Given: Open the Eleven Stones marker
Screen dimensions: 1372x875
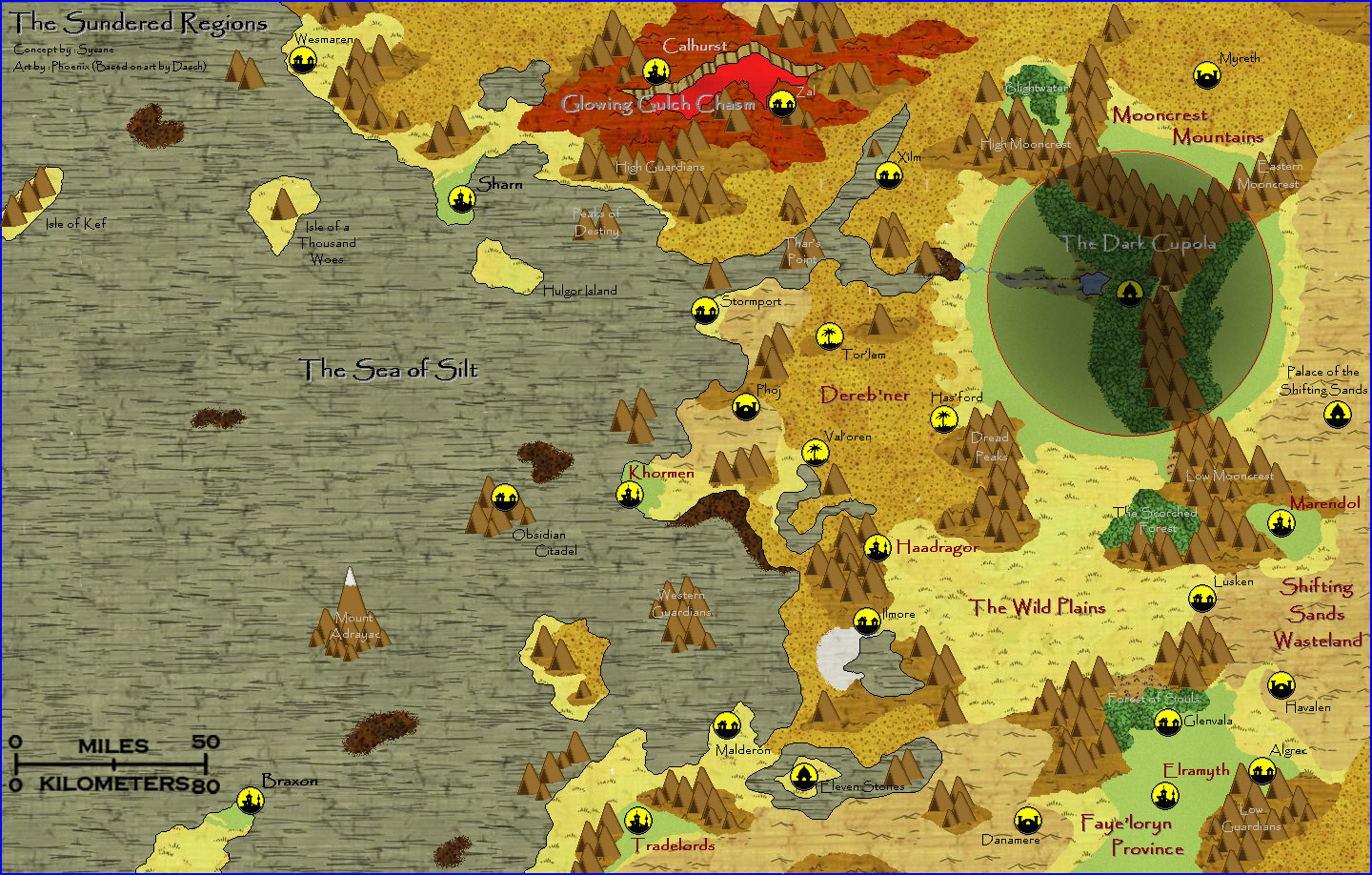Looking at the screenshot, I should point(804,776).
